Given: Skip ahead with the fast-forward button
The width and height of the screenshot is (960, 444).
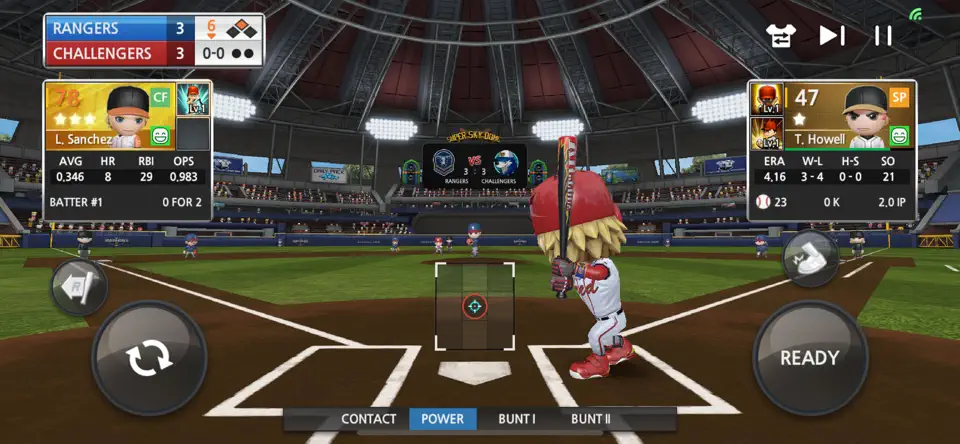Looking at the screenshot, I should pos(831,36).
